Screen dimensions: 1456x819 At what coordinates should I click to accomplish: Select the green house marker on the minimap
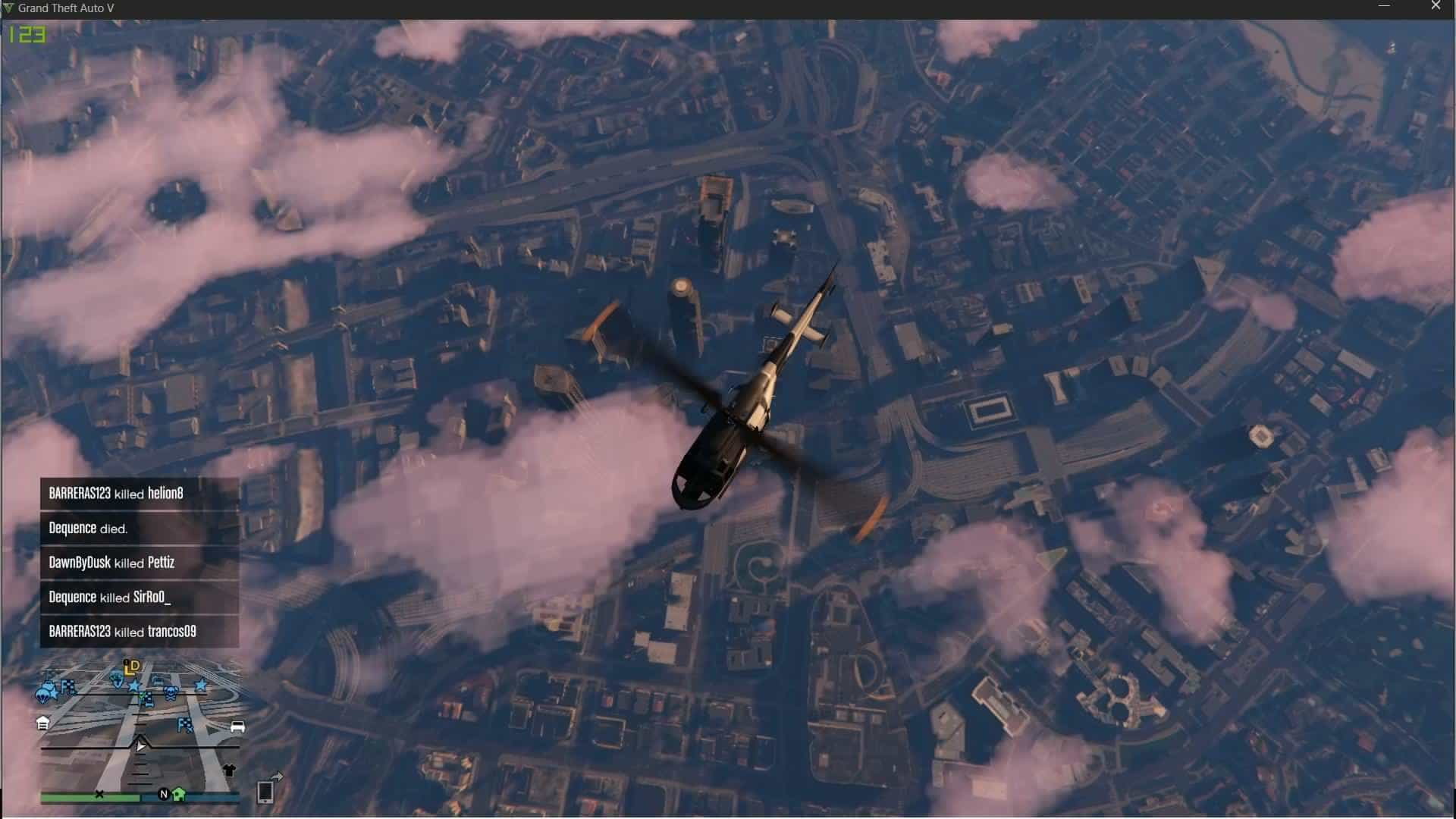(x=179, y=794)
